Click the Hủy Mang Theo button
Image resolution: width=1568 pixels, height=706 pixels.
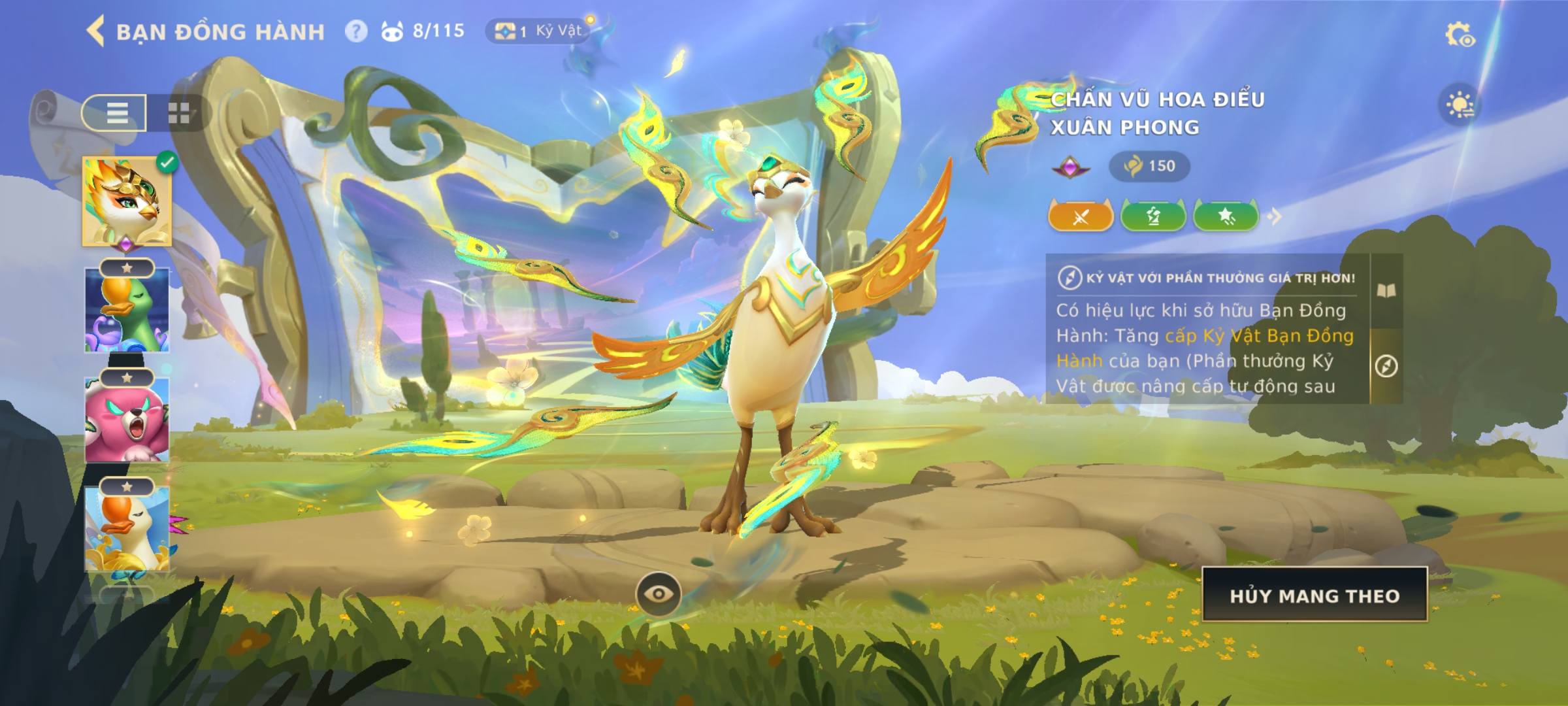1315,595
